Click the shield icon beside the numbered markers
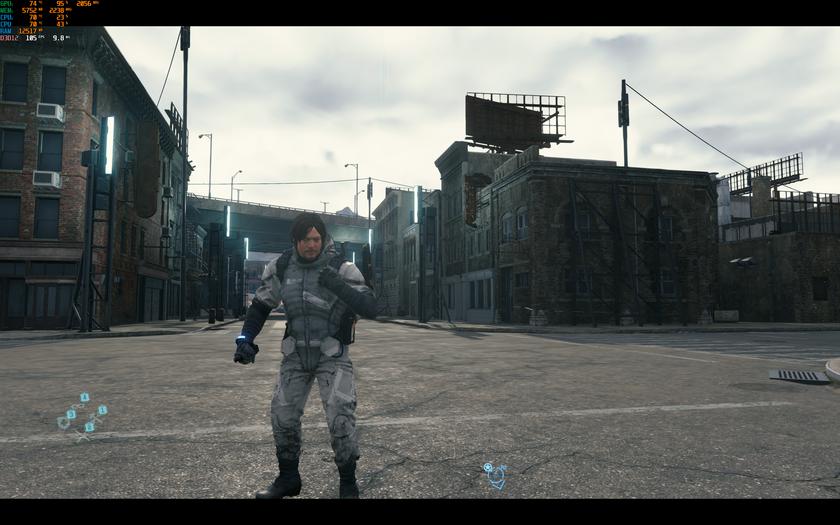 pyautogui.click(x=63, y=423)
